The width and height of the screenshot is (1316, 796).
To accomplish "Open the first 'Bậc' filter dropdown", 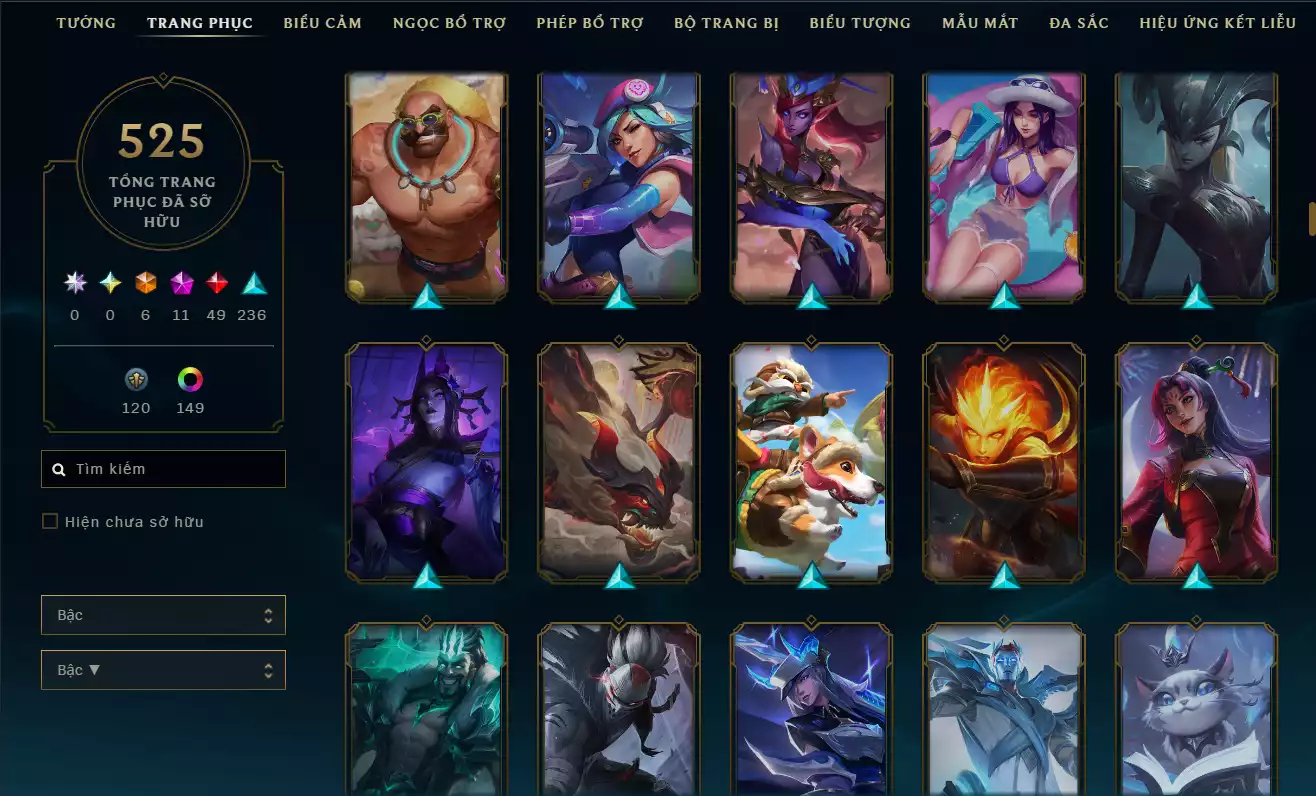I will (163, 615).
